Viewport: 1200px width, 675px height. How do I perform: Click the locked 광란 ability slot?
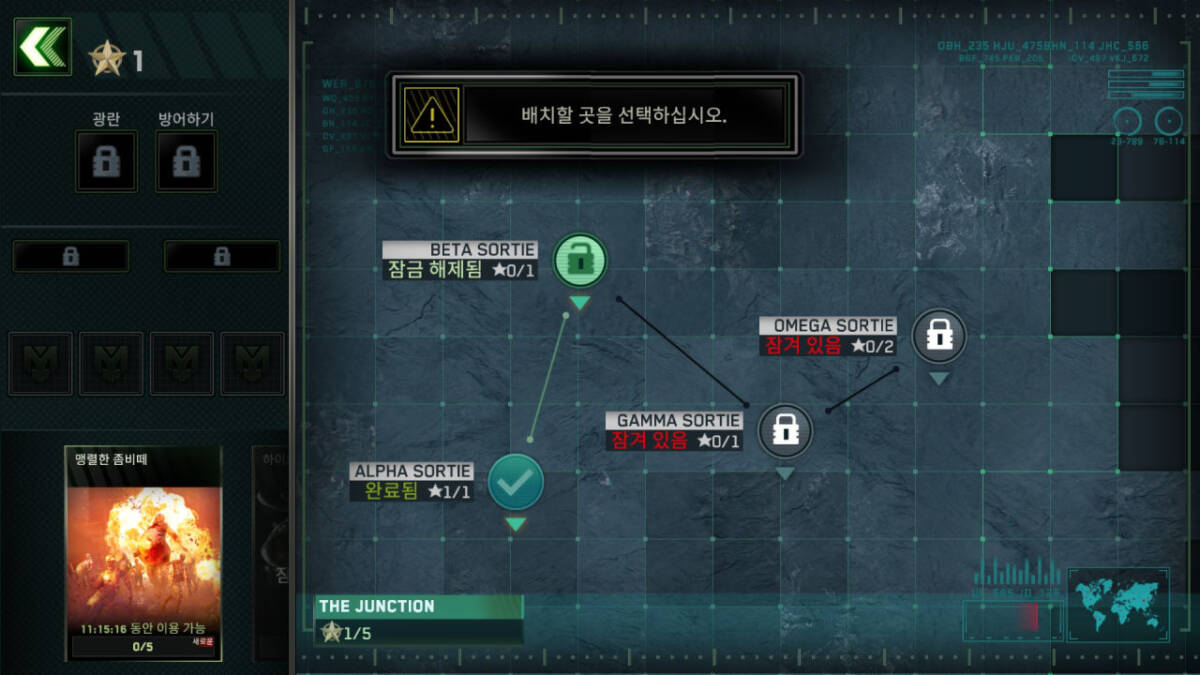(106, 161)
